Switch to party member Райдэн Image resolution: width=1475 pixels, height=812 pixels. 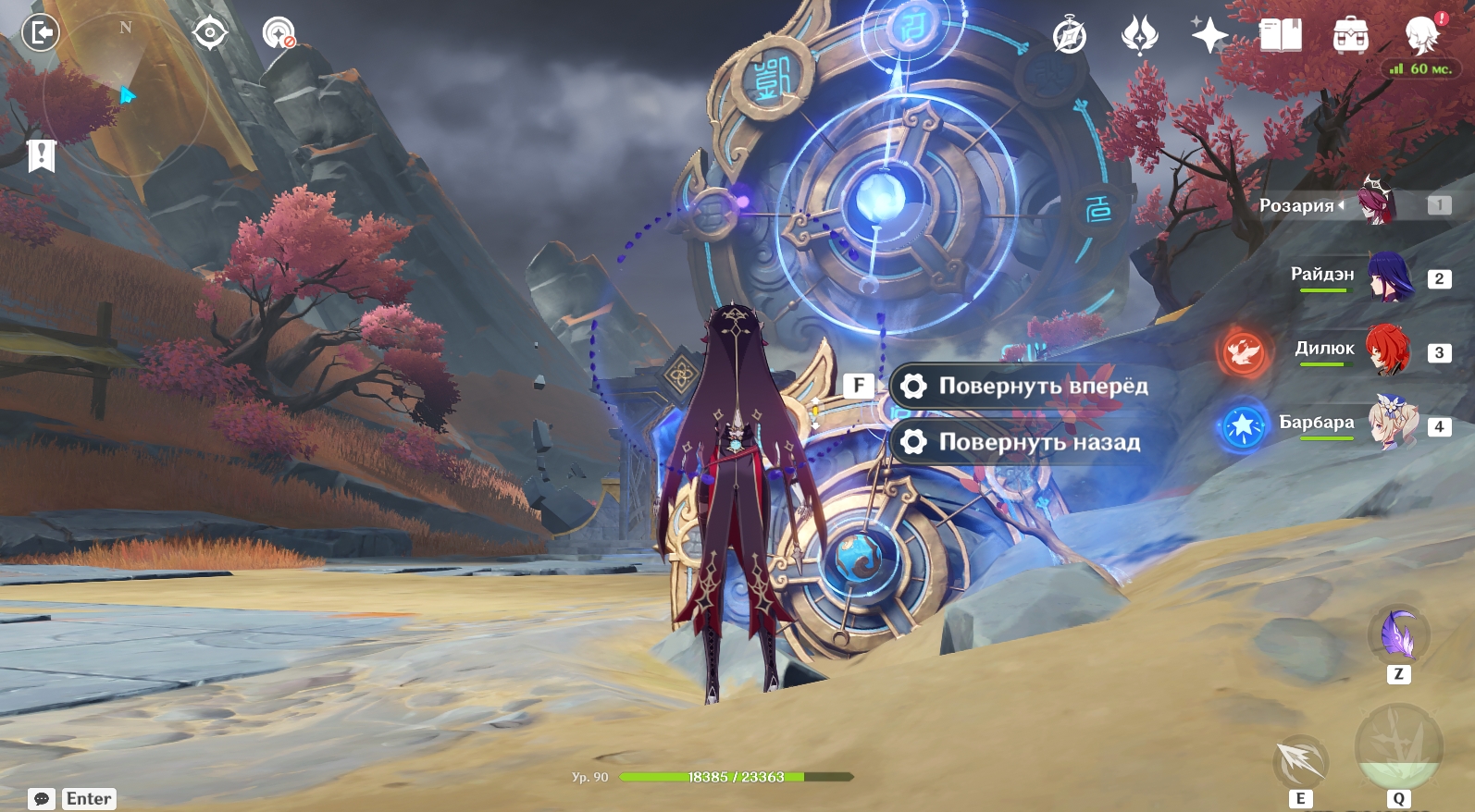point(1390,277)
